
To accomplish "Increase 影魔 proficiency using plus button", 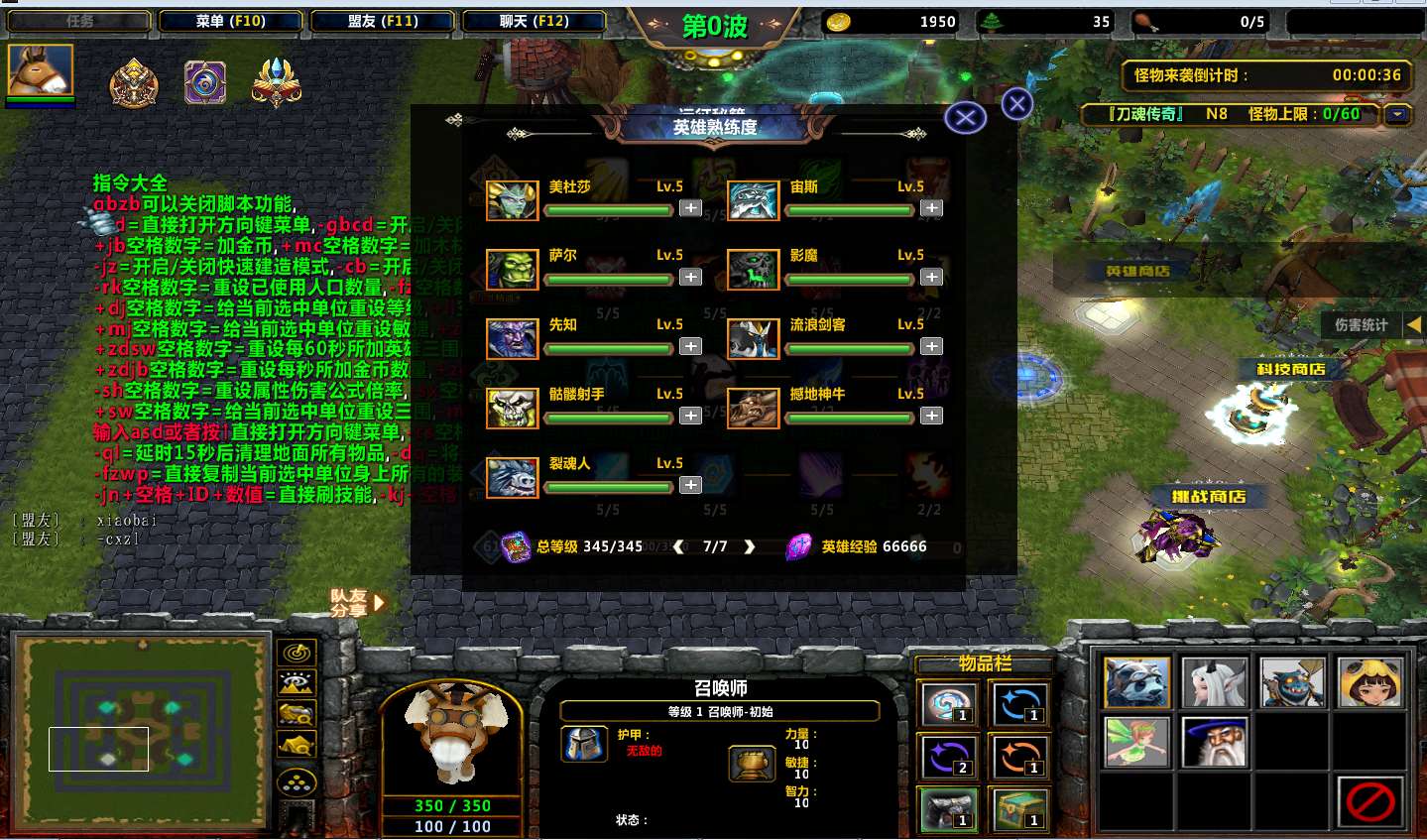I will [931, 278].
